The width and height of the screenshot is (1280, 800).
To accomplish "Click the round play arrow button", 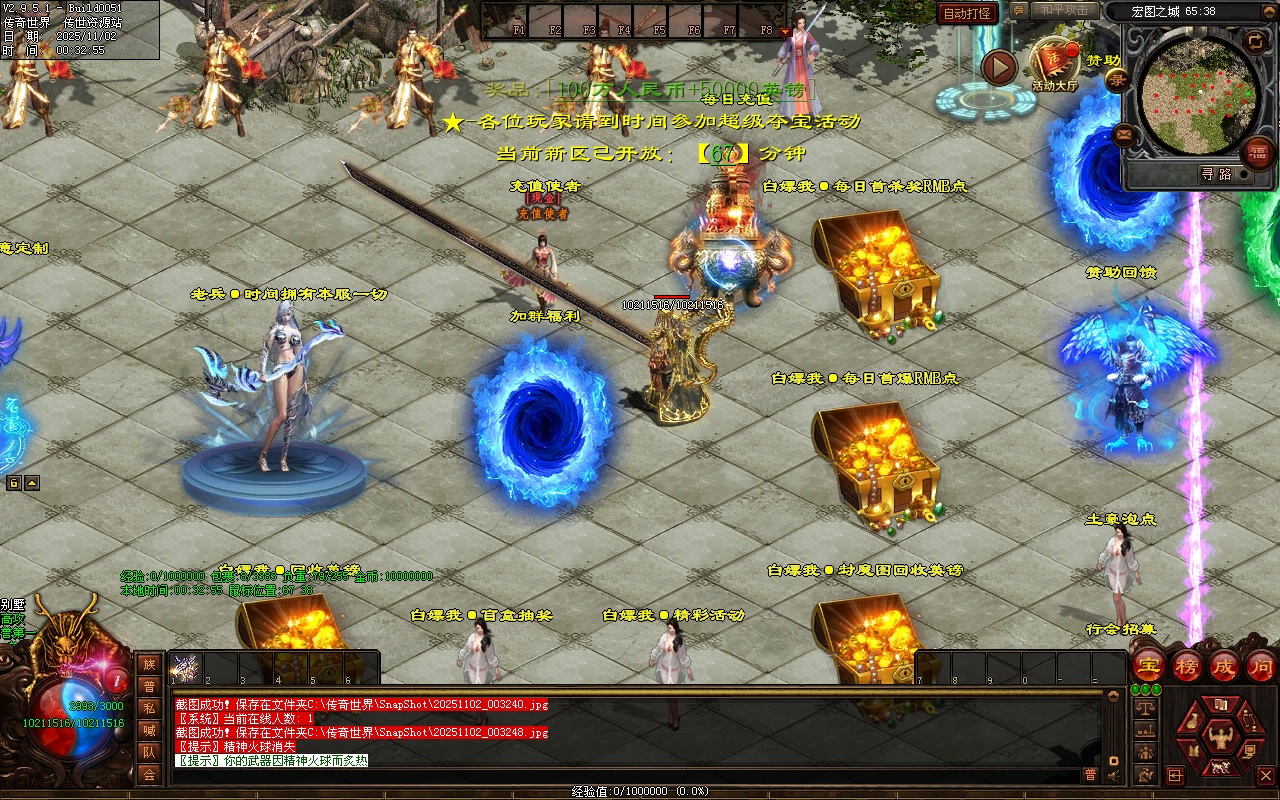I will pos(998,68).
